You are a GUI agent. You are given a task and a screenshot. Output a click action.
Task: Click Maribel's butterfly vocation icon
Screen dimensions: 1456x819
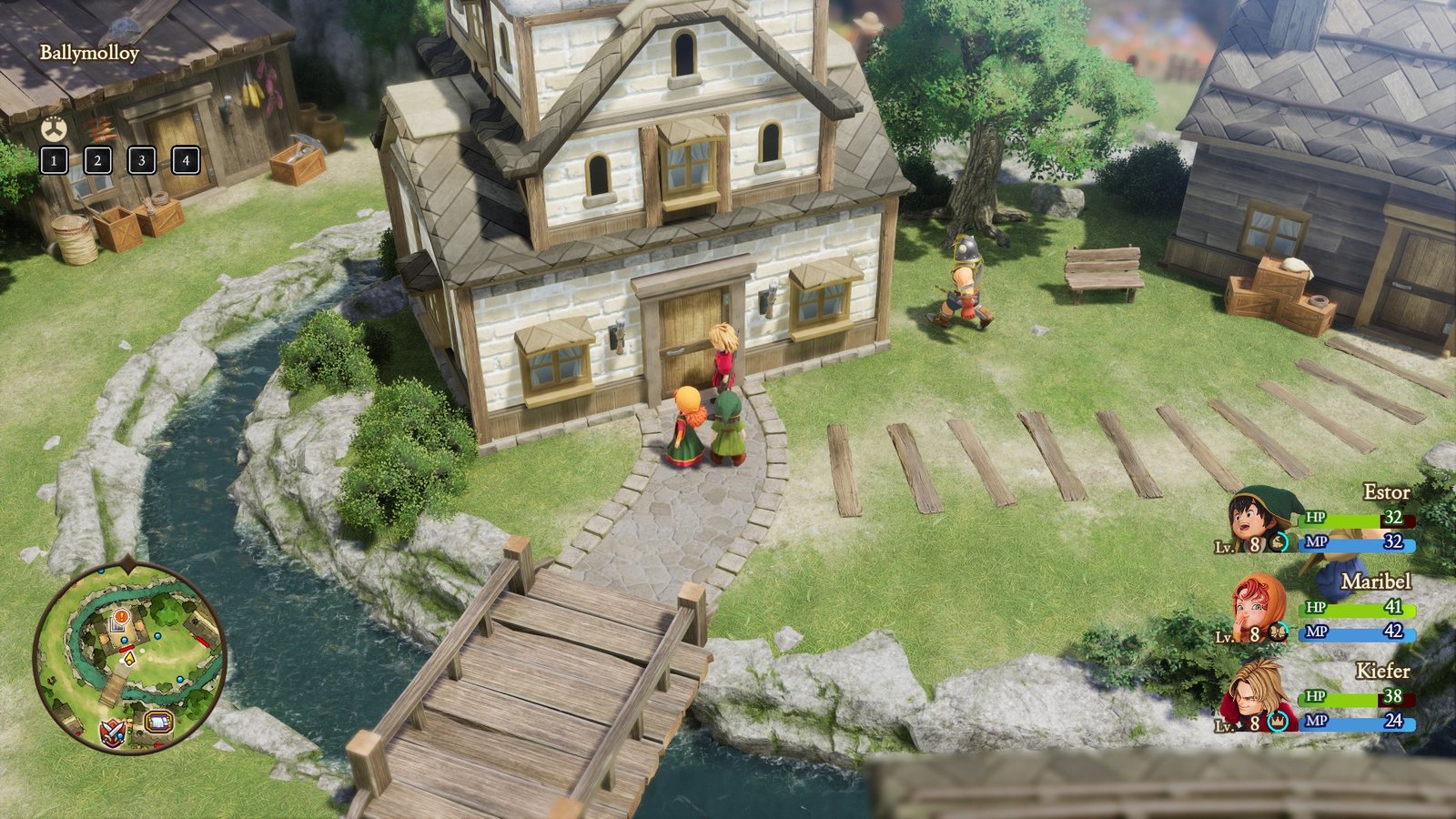[x=1278, y=631]
